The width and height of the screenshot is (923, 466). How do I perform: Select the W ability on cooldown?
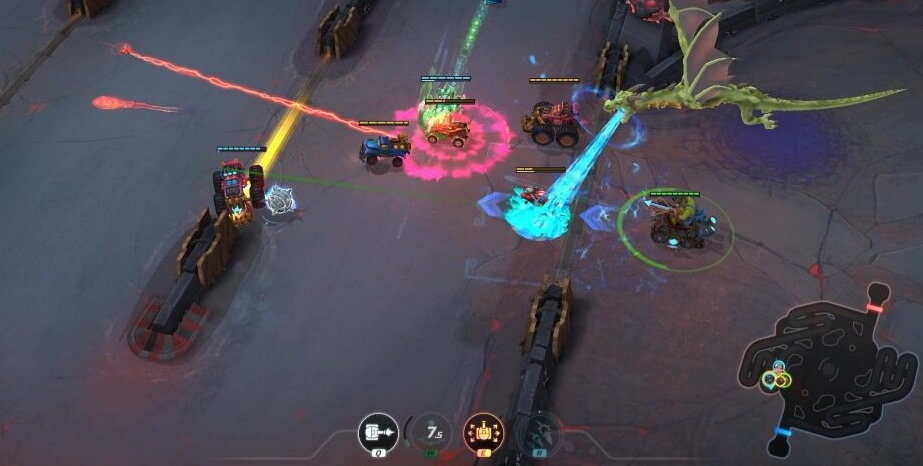click(432, 432)
